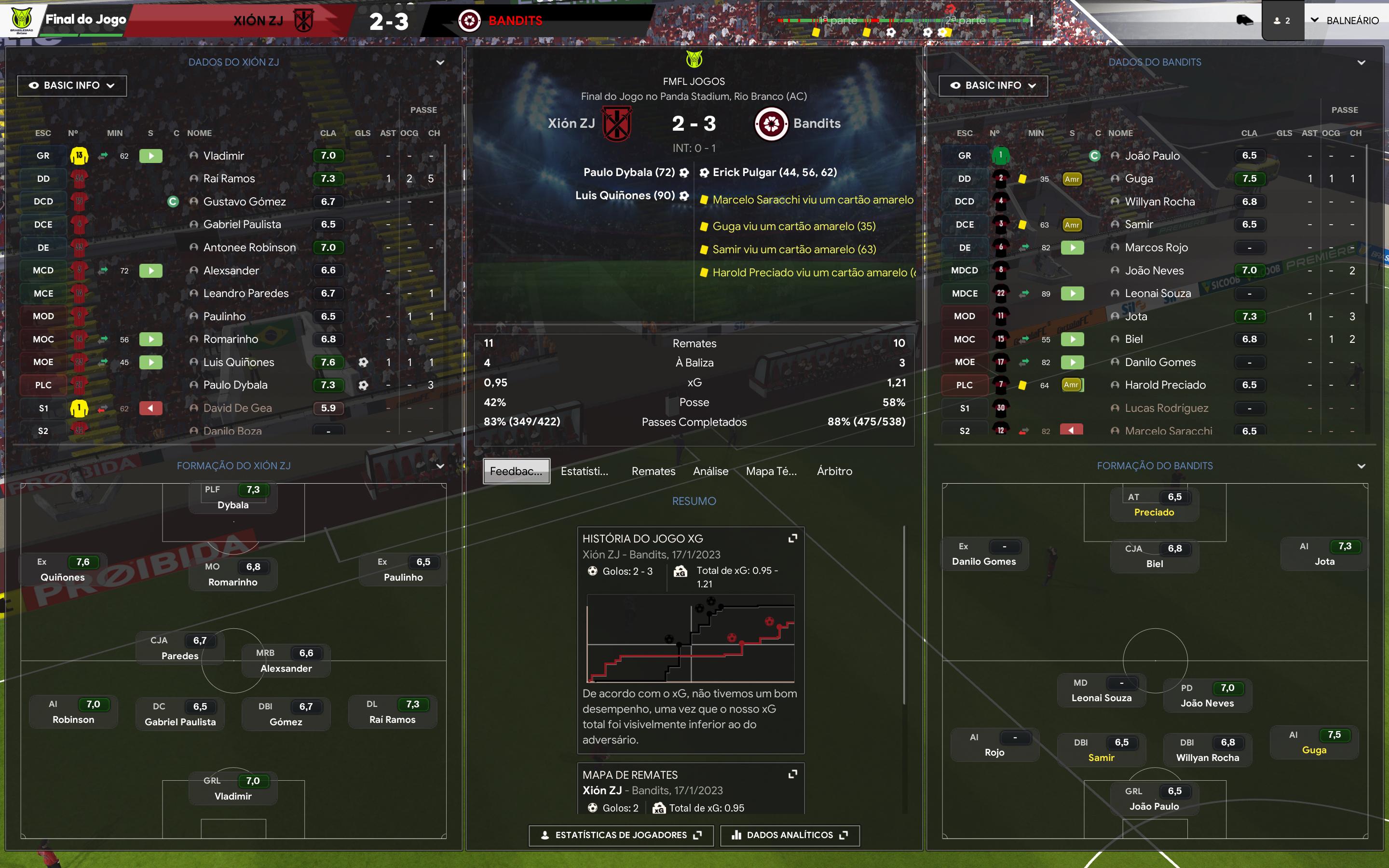
Task: Open Xión ZJ Basic Info dropdown
Action: click(x=72, y=85)
